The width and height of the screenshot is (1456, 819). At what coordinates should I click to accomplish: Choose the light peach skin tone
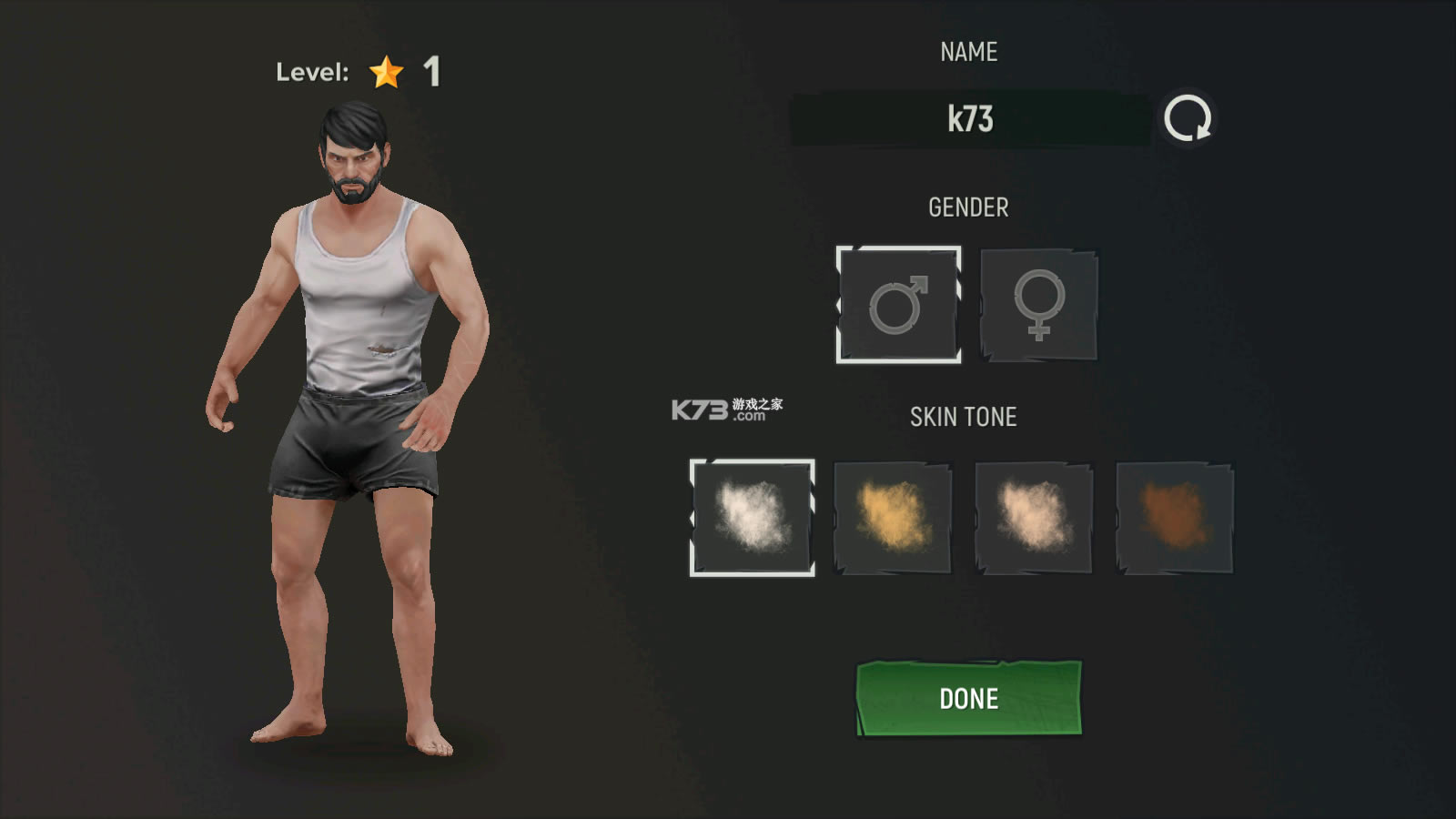(x=1034, y=518)
